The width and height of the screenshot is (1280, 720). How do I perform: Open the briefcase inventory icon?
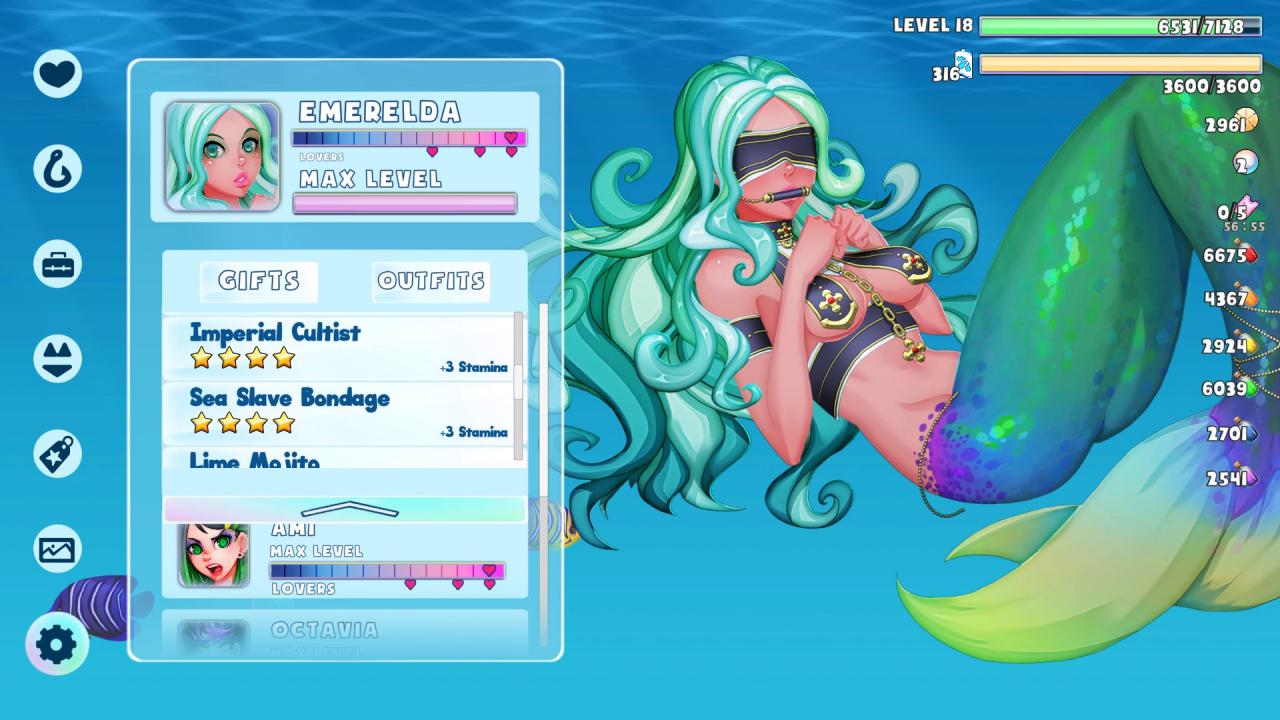point(57,264)
